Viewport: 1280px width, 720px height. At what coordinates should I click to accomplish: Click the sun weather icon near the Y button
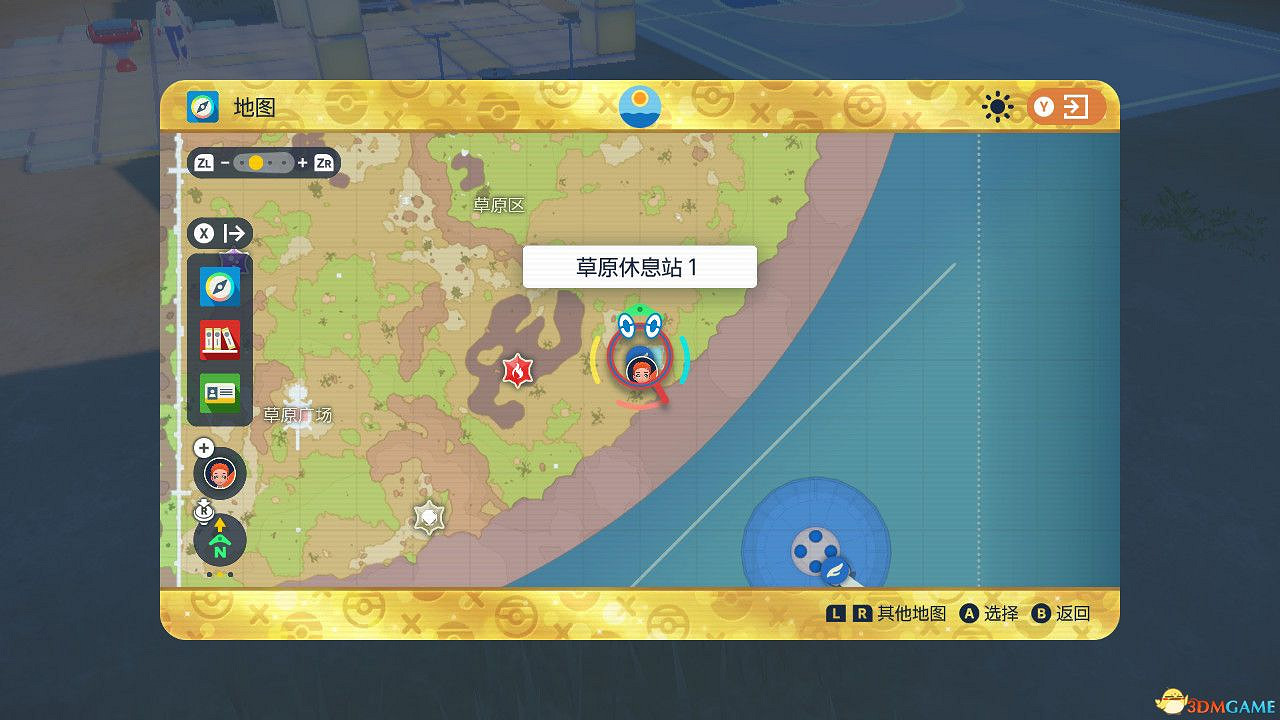[996, 107]
